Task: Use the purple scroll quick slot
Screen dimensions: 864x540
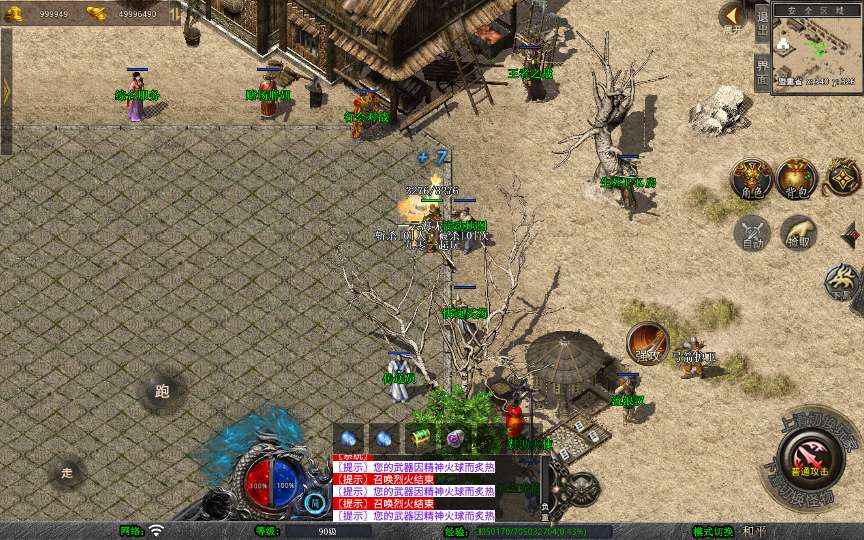Action: pos(455,438)
